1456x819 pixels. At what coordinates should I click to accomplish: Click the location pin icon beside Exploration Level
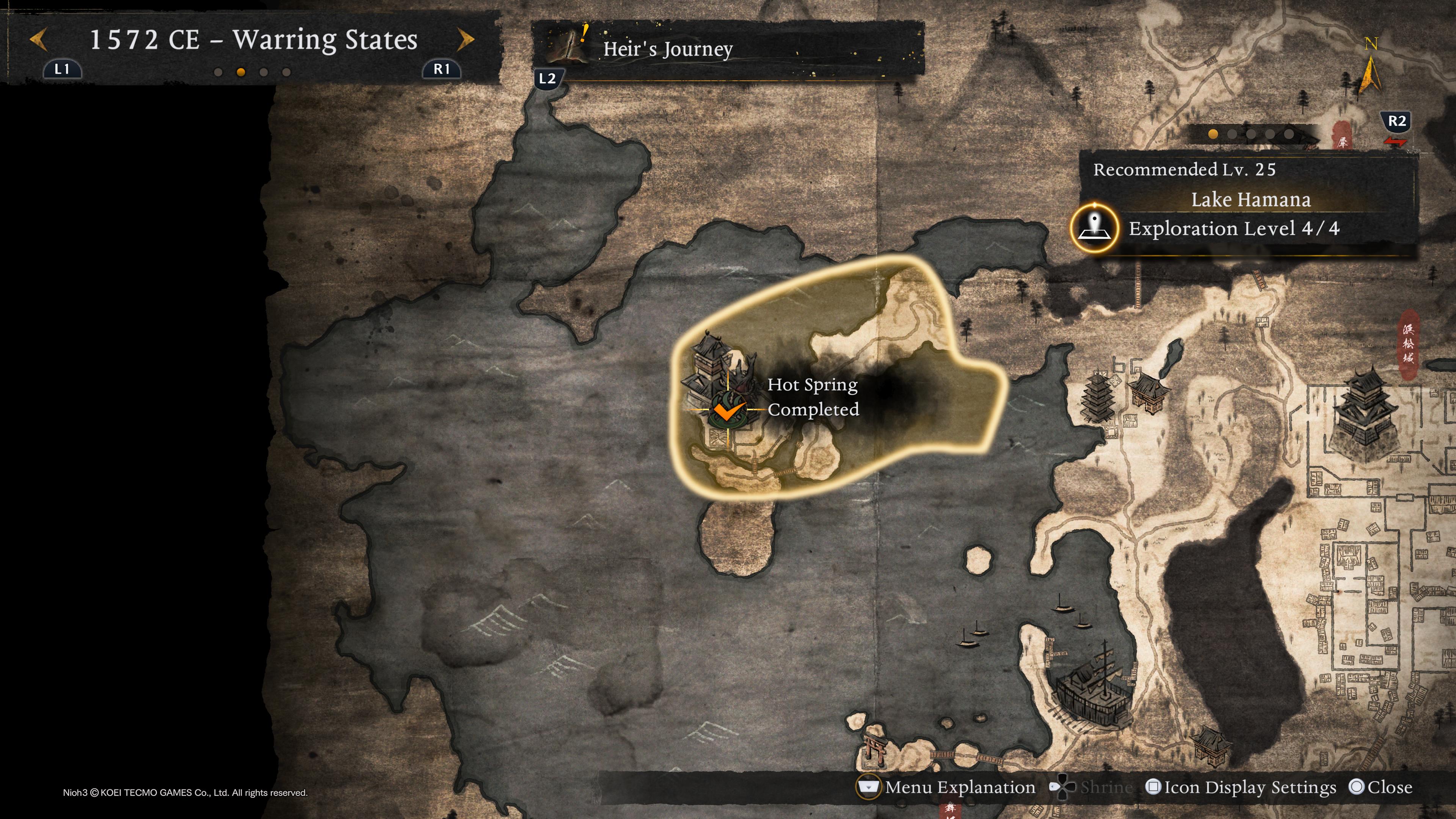pyautogui.click(x=1094, y=228)
